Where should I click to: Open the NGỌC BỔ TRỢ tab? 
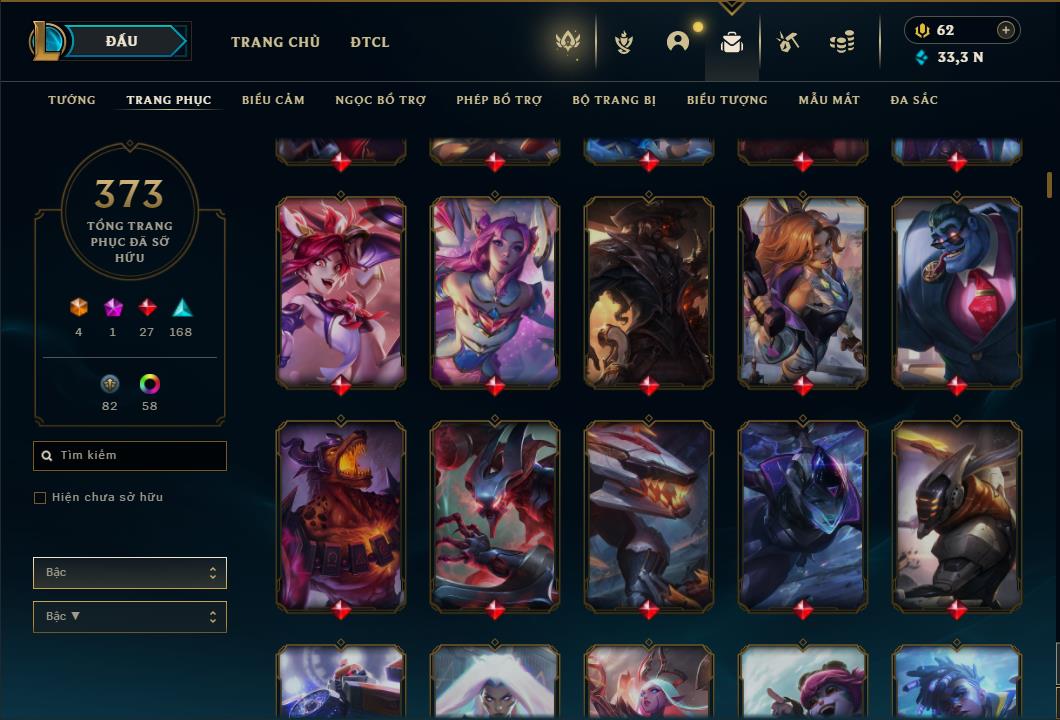[x=380, y=100]
